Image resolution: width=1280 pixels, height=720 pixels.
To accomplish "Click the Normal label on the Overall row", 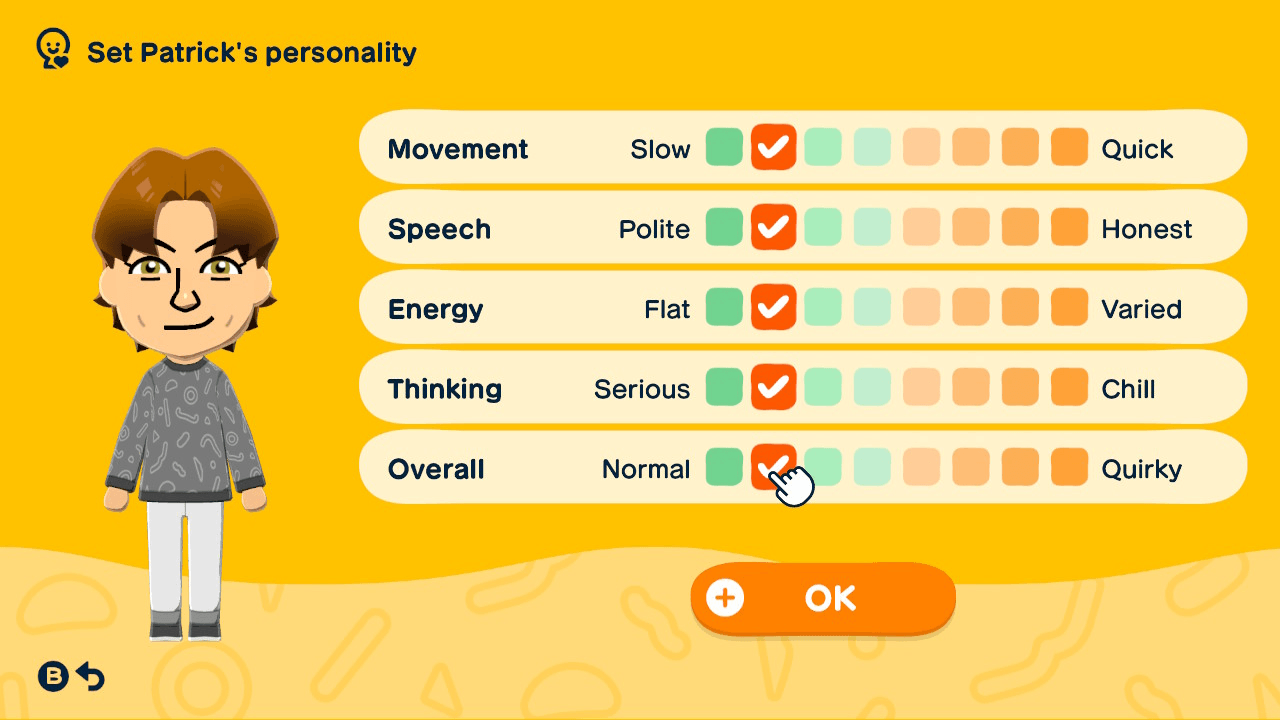I will point(645,467).
